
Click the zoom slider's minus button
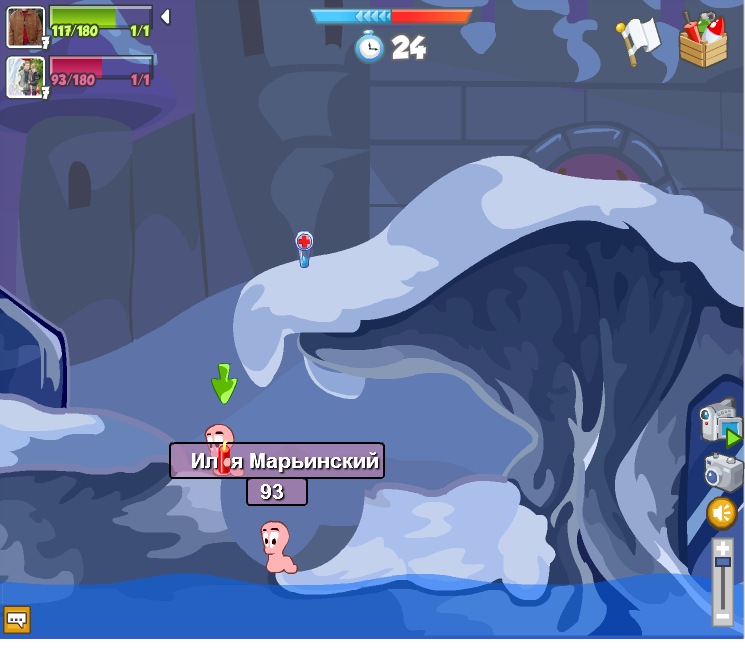(x=722, y=617)
